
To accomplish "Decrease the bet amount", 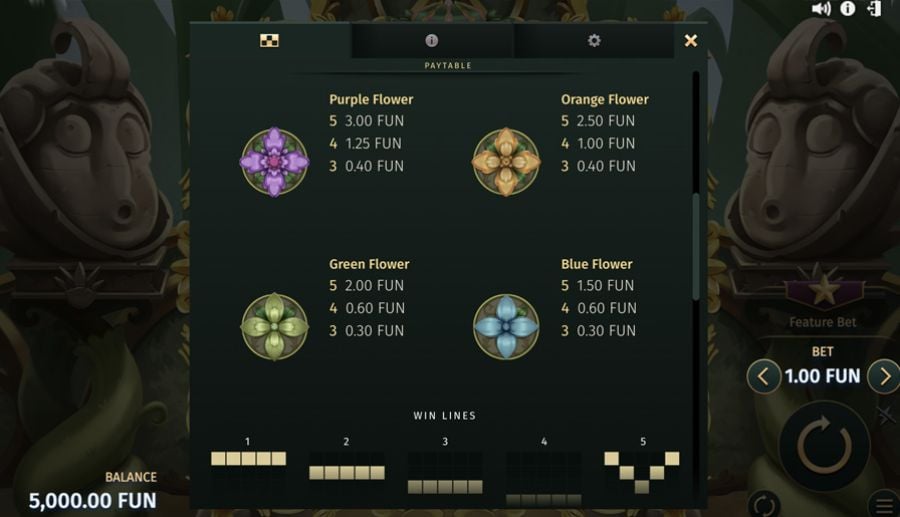I will (x=764, y=377).
